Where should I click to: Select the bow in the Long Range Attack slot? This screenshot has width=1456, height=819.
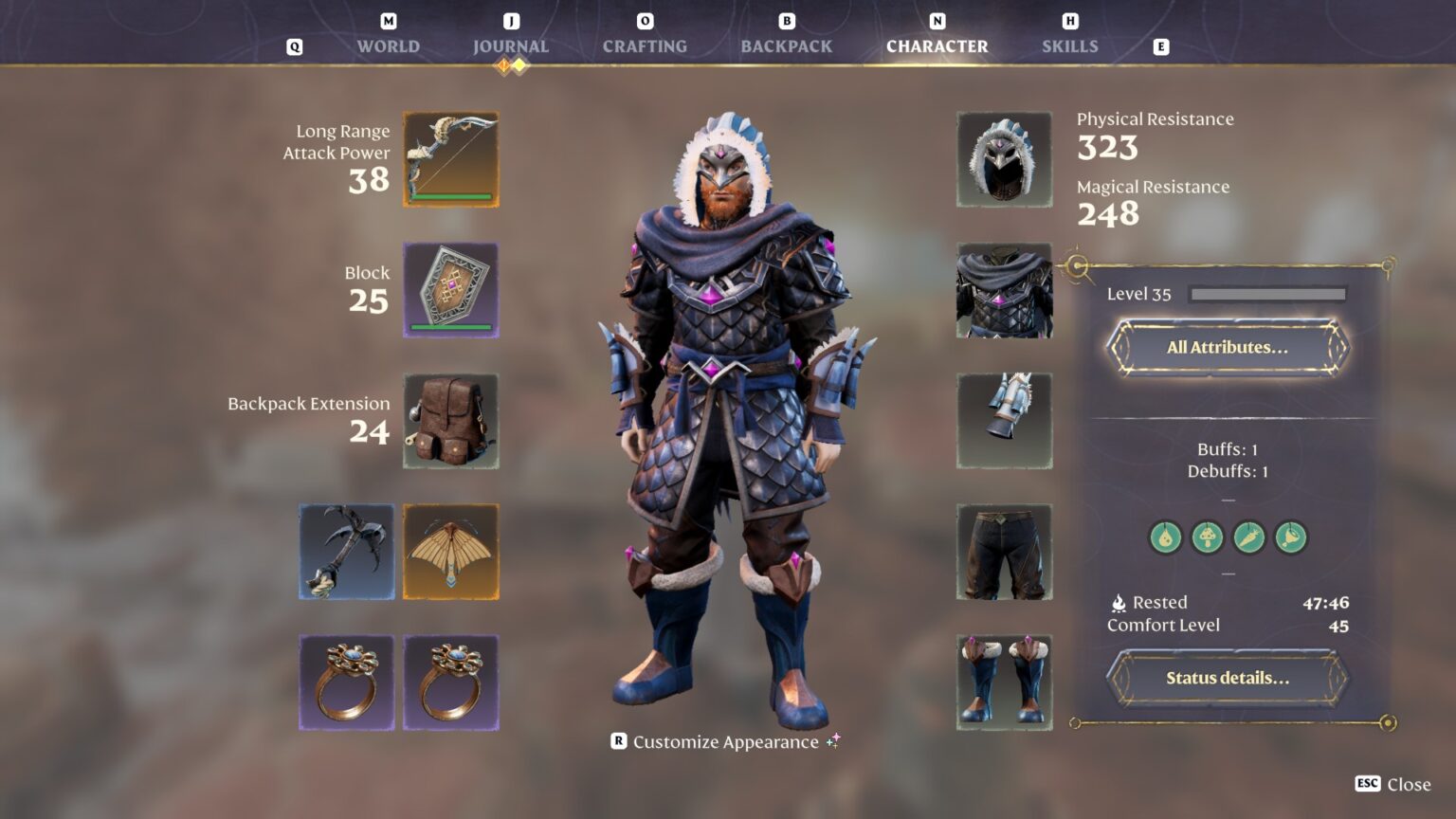450,159
